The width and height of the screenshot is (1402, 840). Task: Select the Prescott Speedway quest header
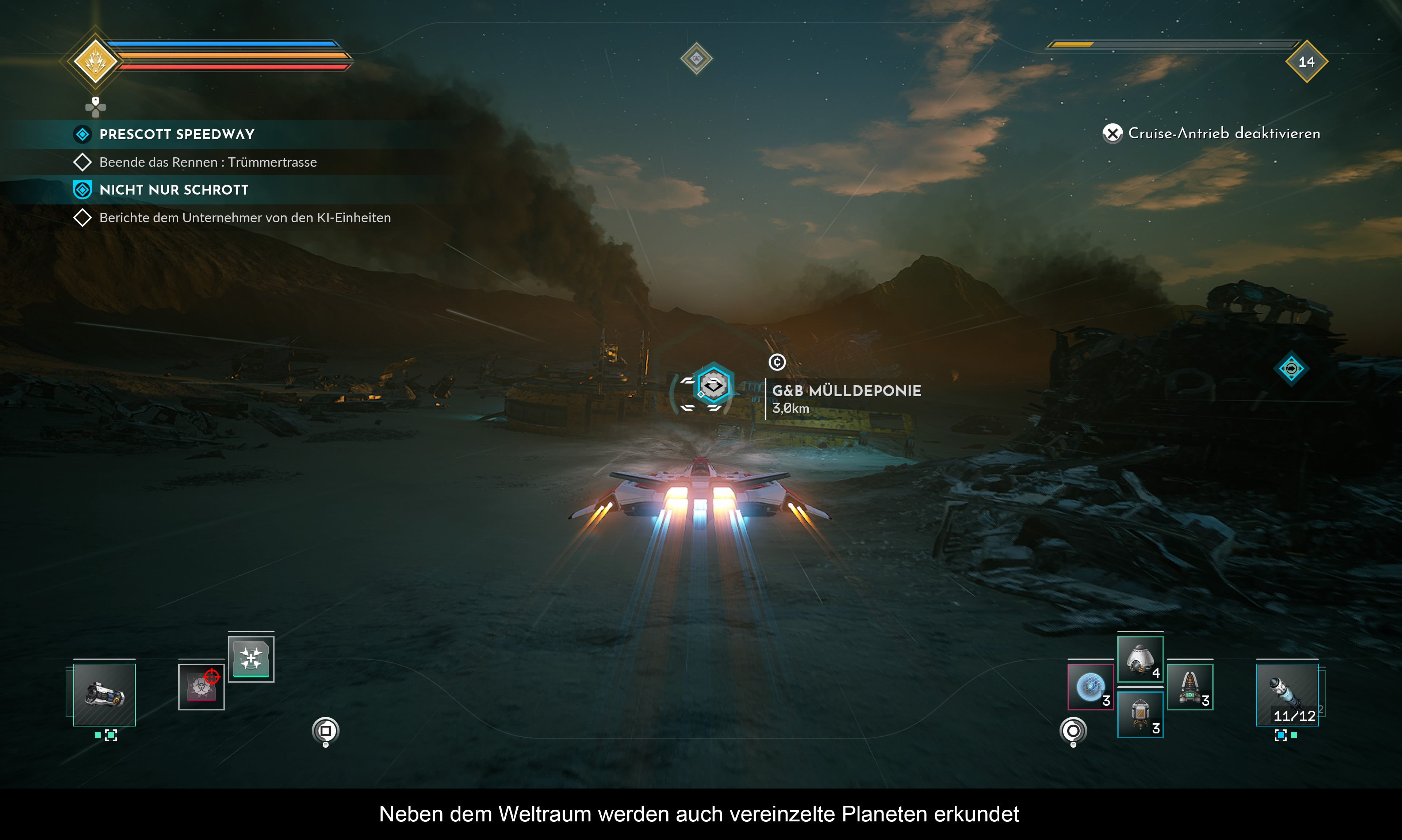[177, 134]
